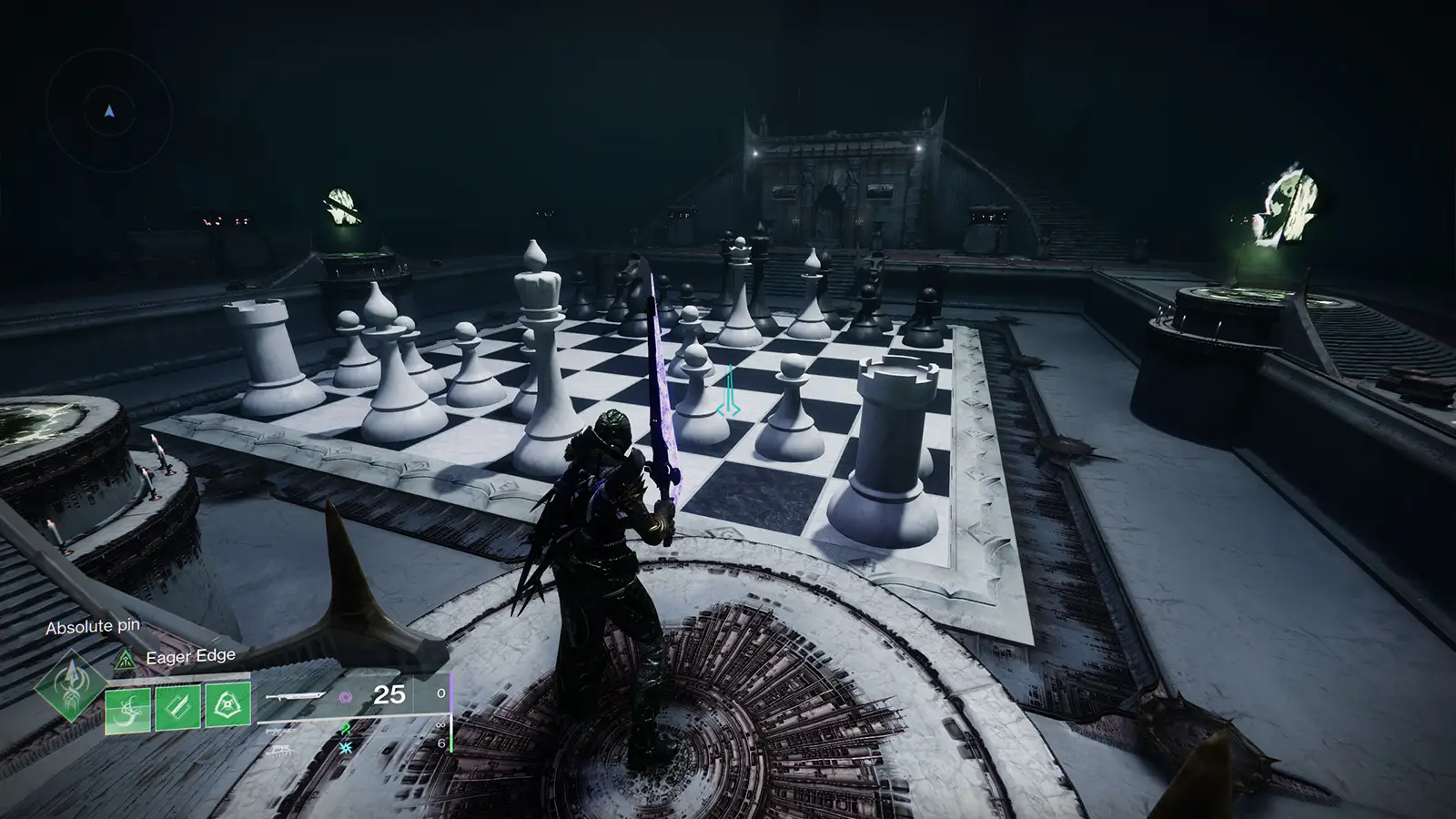Select the knife melee ability icon
The height and width of the screenshot is (819, 1456).
pos(176,709)
